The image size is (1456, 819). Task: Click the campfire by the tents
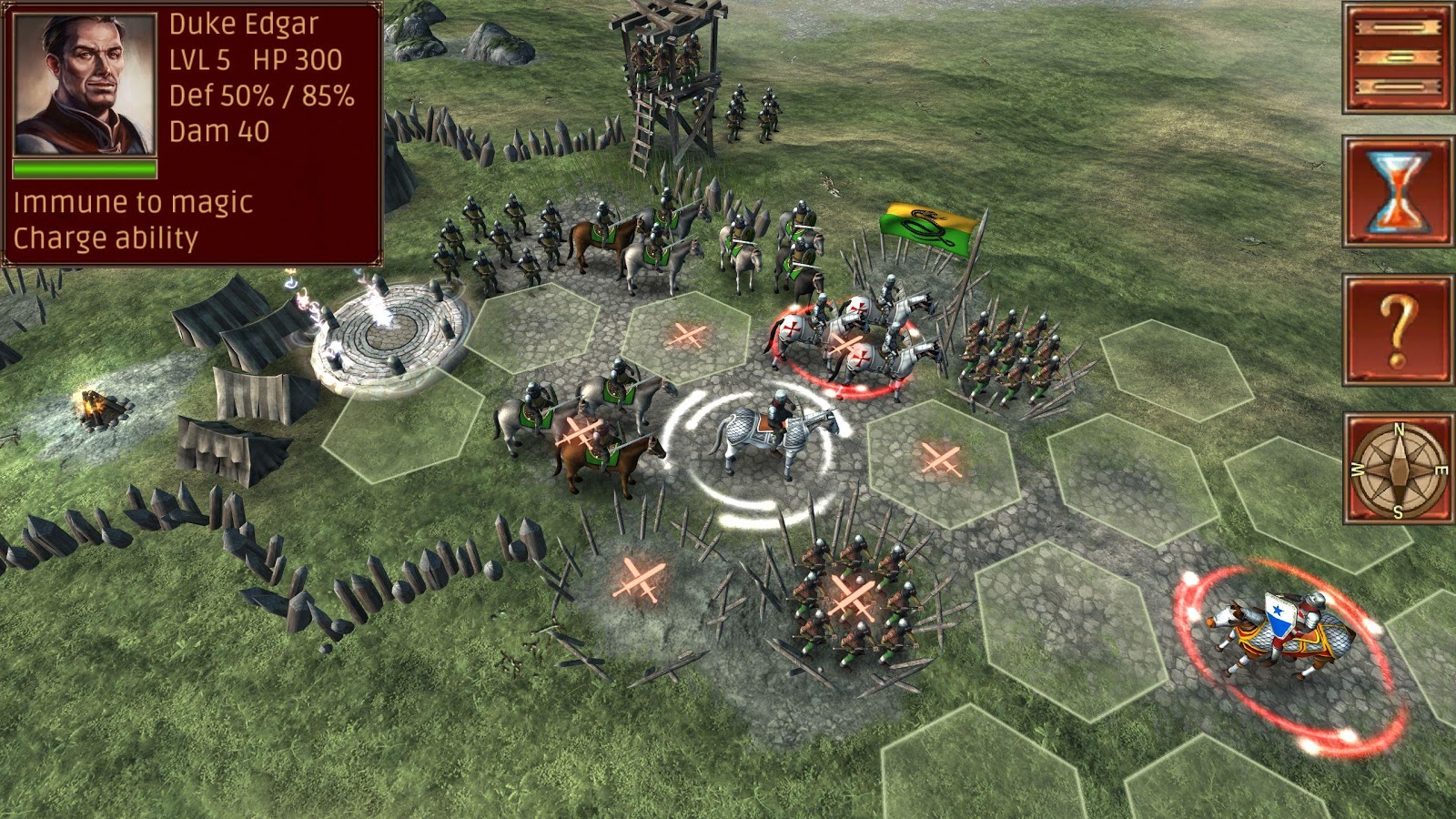[100, 409]
